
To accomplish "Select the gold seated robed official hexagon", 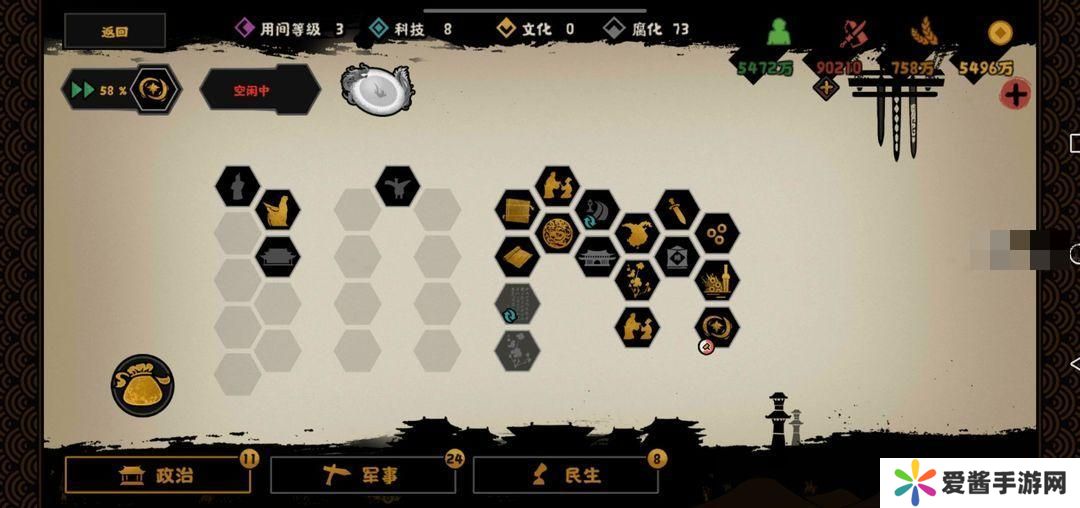I will pos(277,210).
